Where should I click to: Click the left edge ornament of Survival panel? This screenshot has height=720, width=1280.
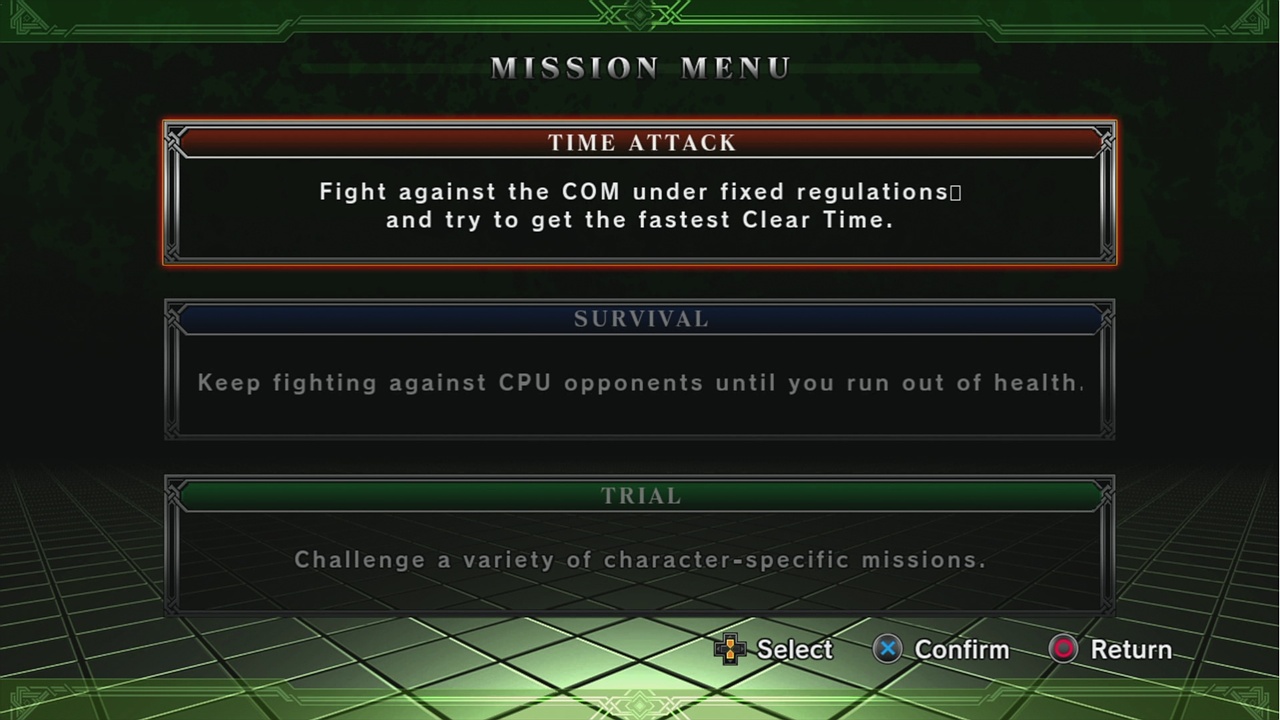pyautogui.click(x=172, y=370)
